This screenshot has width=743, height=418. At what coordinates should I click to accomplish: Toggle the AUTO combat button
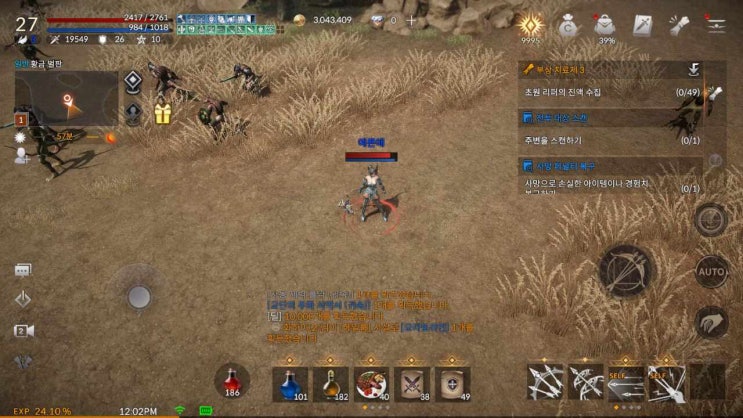coord(711,271)
